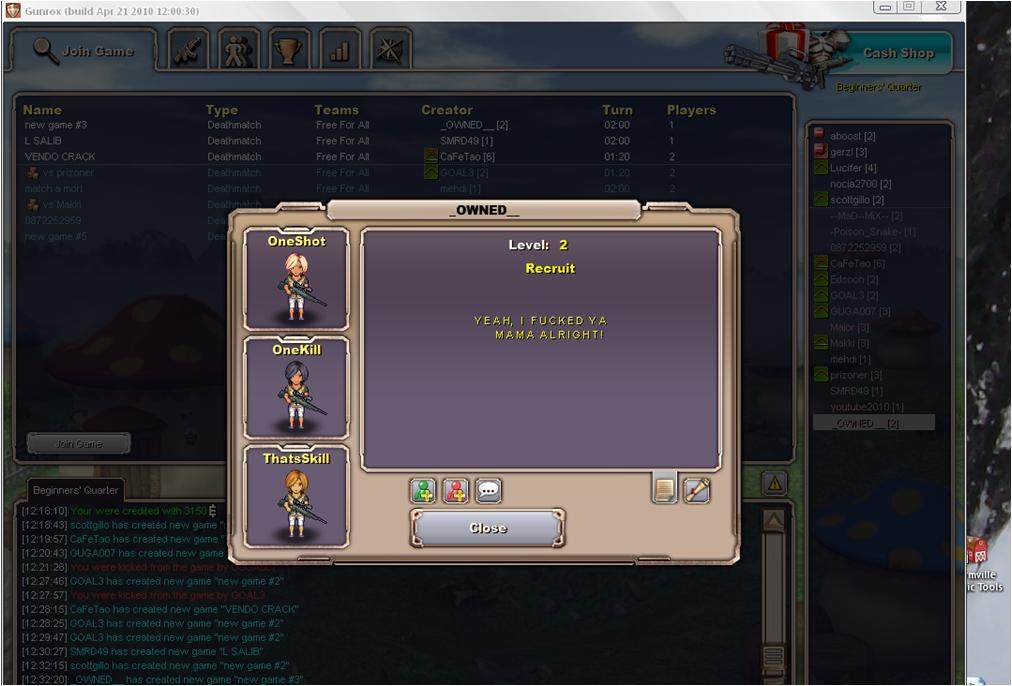Open the rifle weapons tab

pyautogui.click(x=186, y=51)
